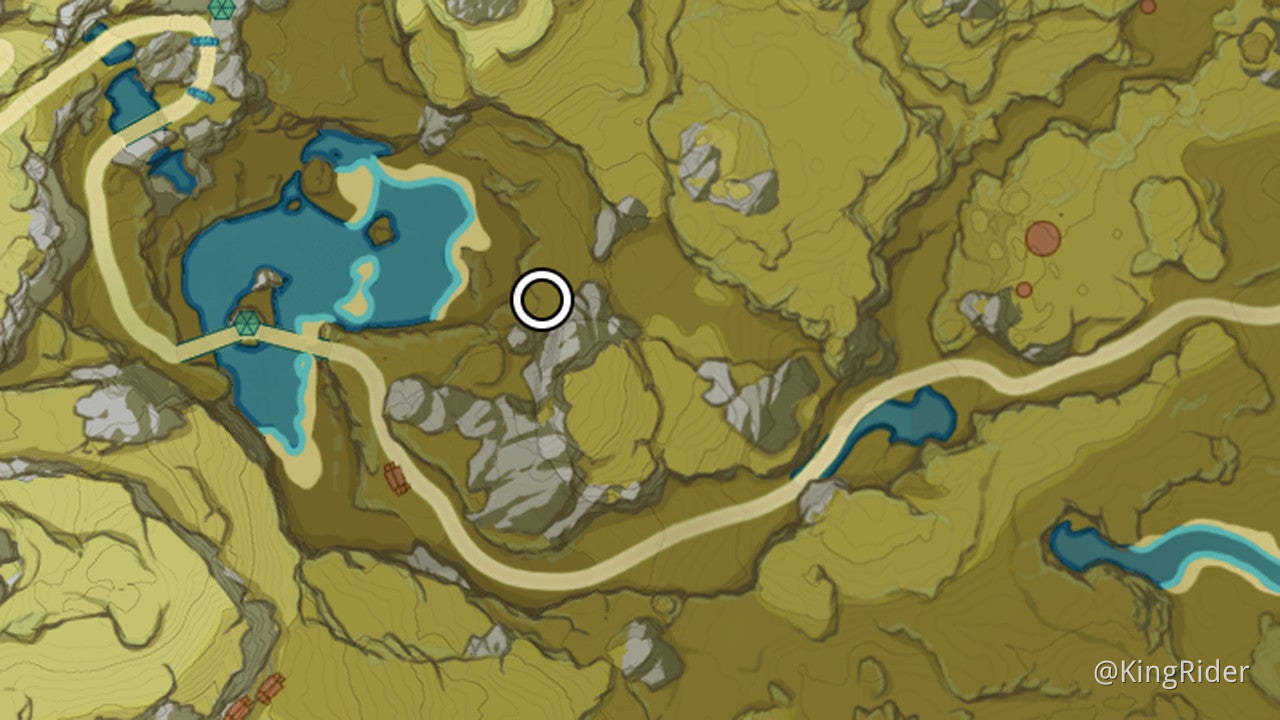Click the wooden crate marker on the road

[397, 477]
